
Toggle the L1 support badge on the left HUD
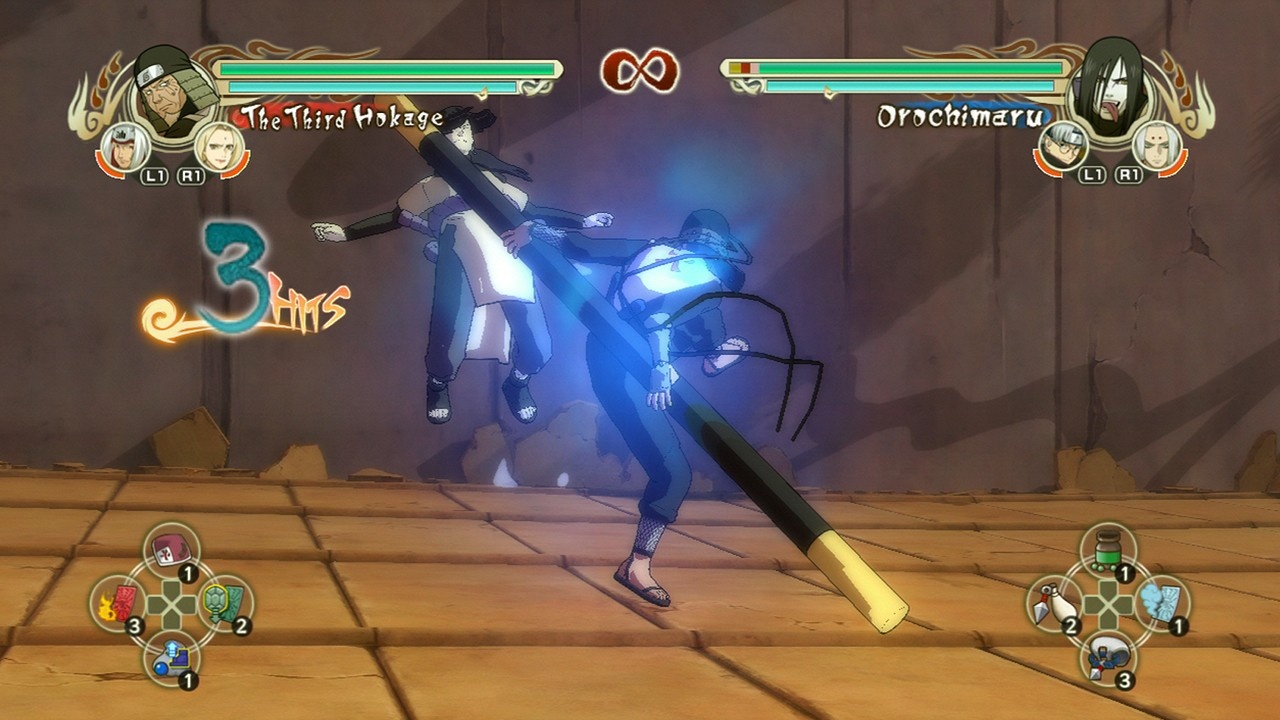pos(155,178)
